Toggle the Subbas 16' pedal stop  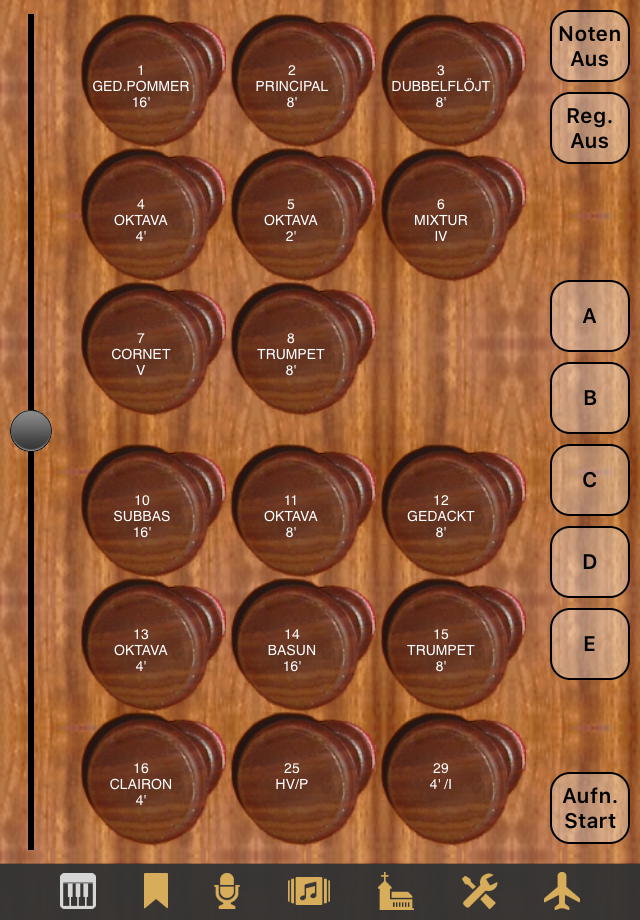141,516
